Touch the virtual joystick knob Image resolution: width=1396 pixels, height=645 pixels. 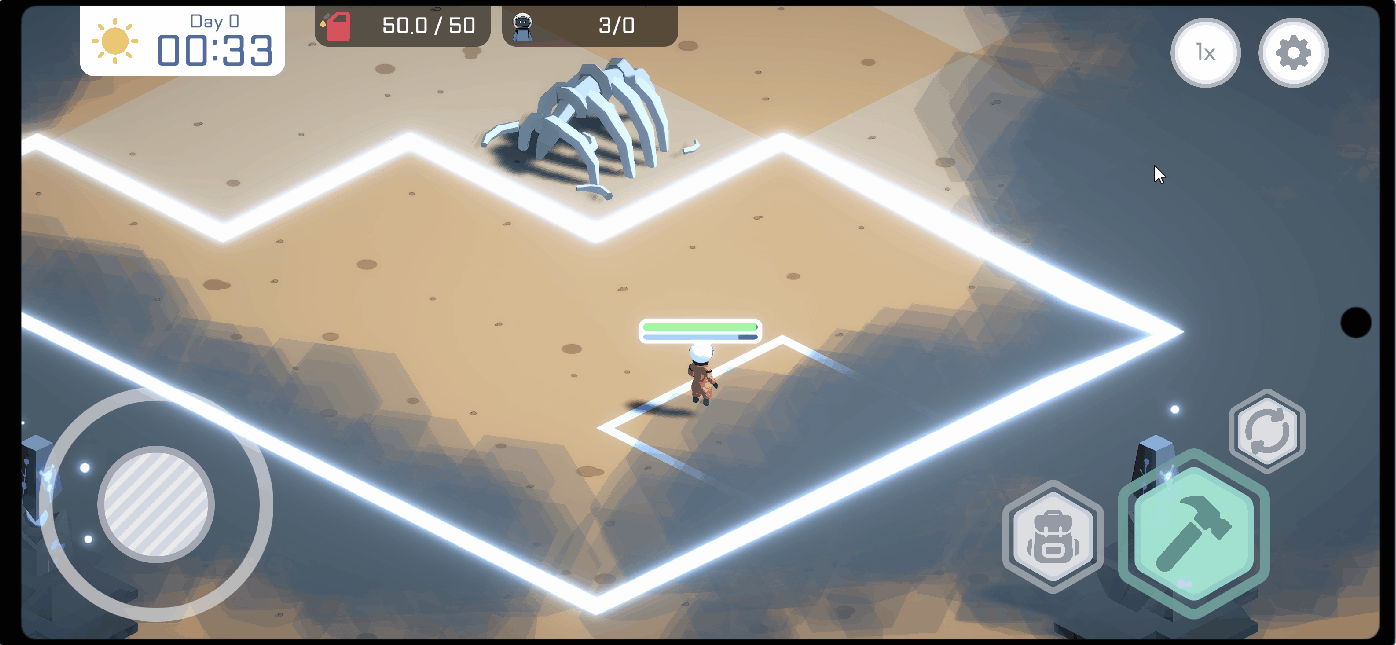click(157, 503)
